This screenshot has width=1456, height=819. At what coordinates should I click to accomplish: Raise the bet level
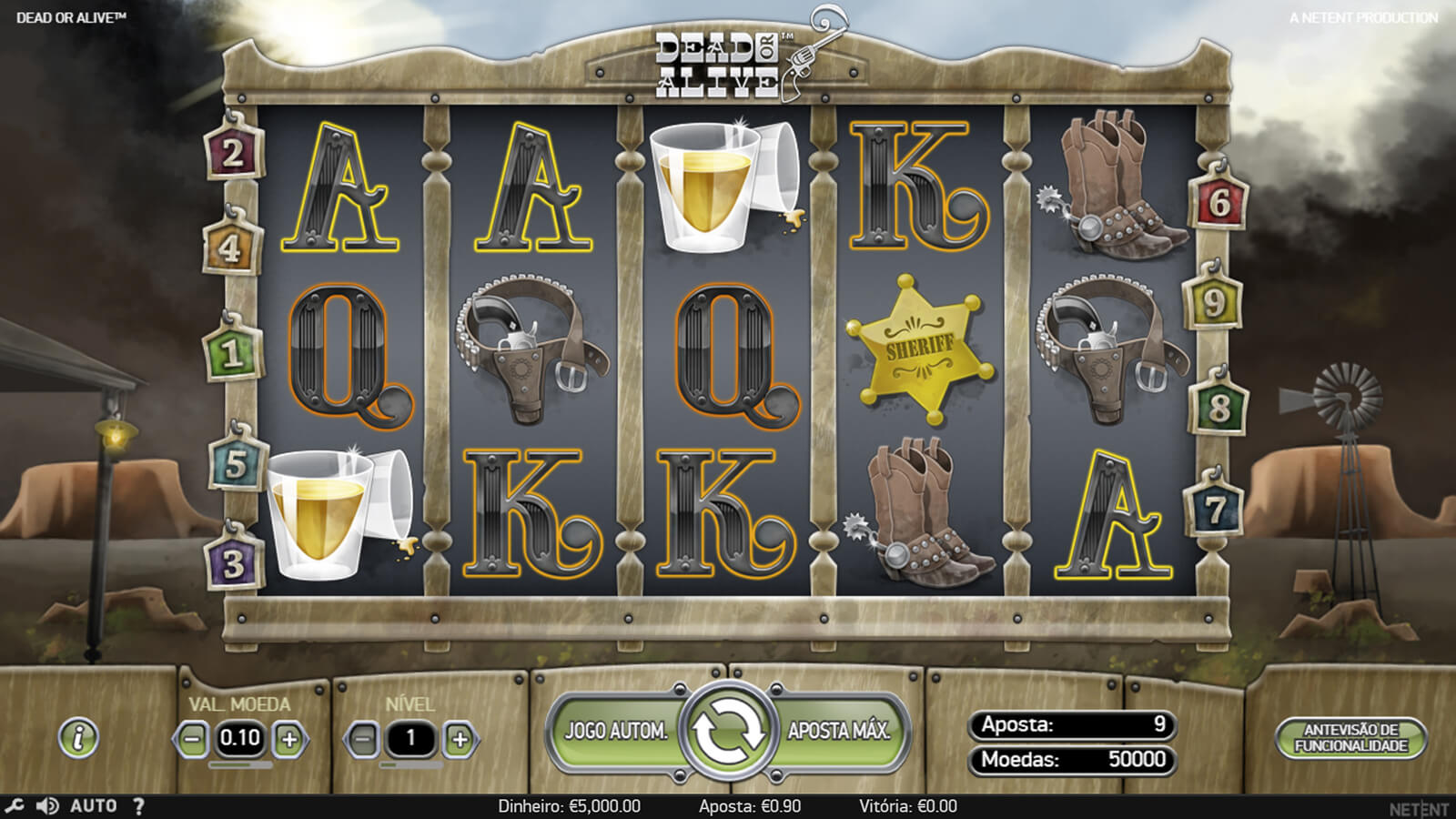(x=460, y=739)
